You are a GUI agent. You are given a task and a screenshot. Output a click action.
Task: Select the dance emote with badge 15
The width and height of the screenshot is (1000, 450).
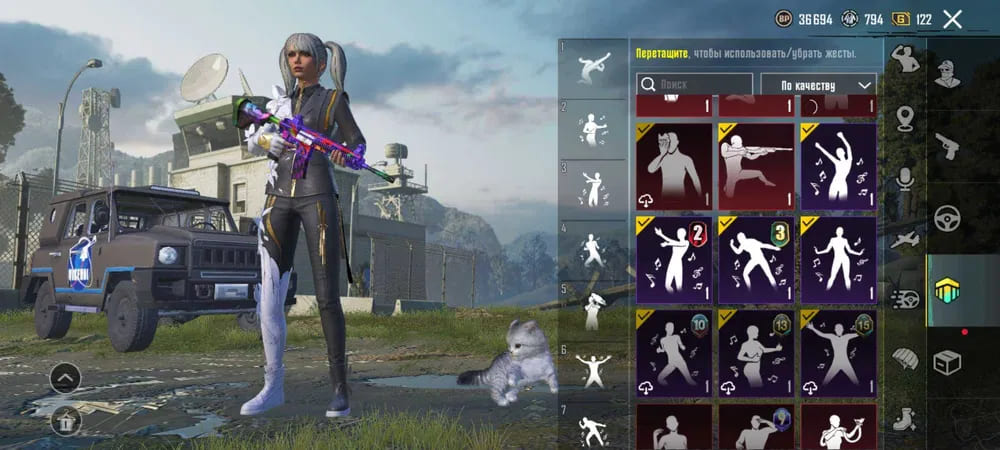tap(838, 353)
